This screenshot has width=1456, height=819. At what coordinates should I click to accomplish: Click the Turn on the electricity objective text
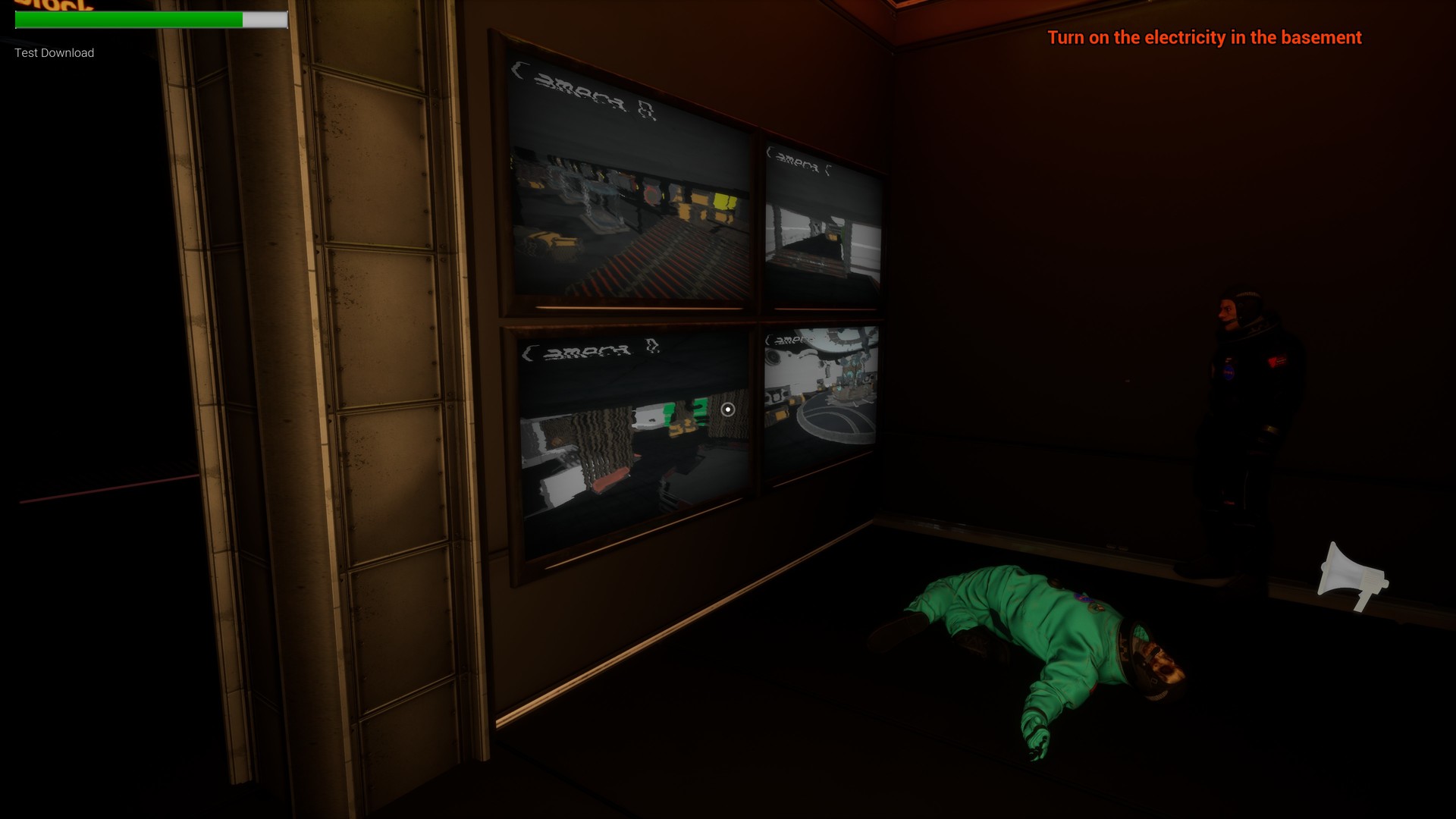tap(1203, 37)
